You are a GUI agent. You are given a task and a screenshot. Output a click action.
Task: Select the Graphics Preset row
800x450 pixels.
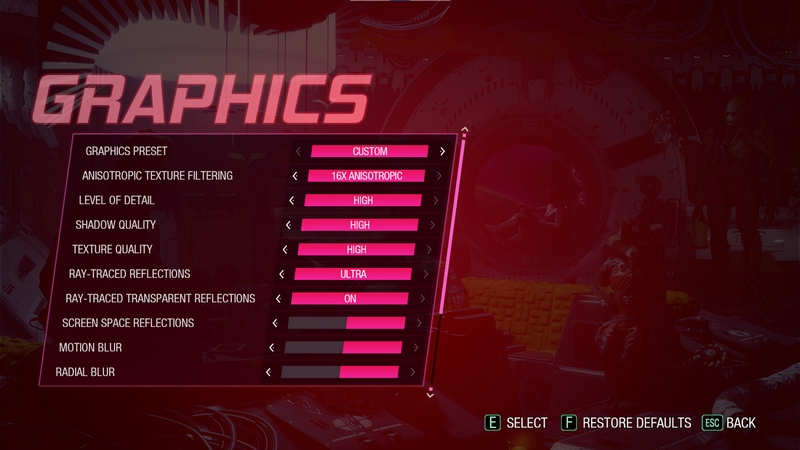(127, 152)
